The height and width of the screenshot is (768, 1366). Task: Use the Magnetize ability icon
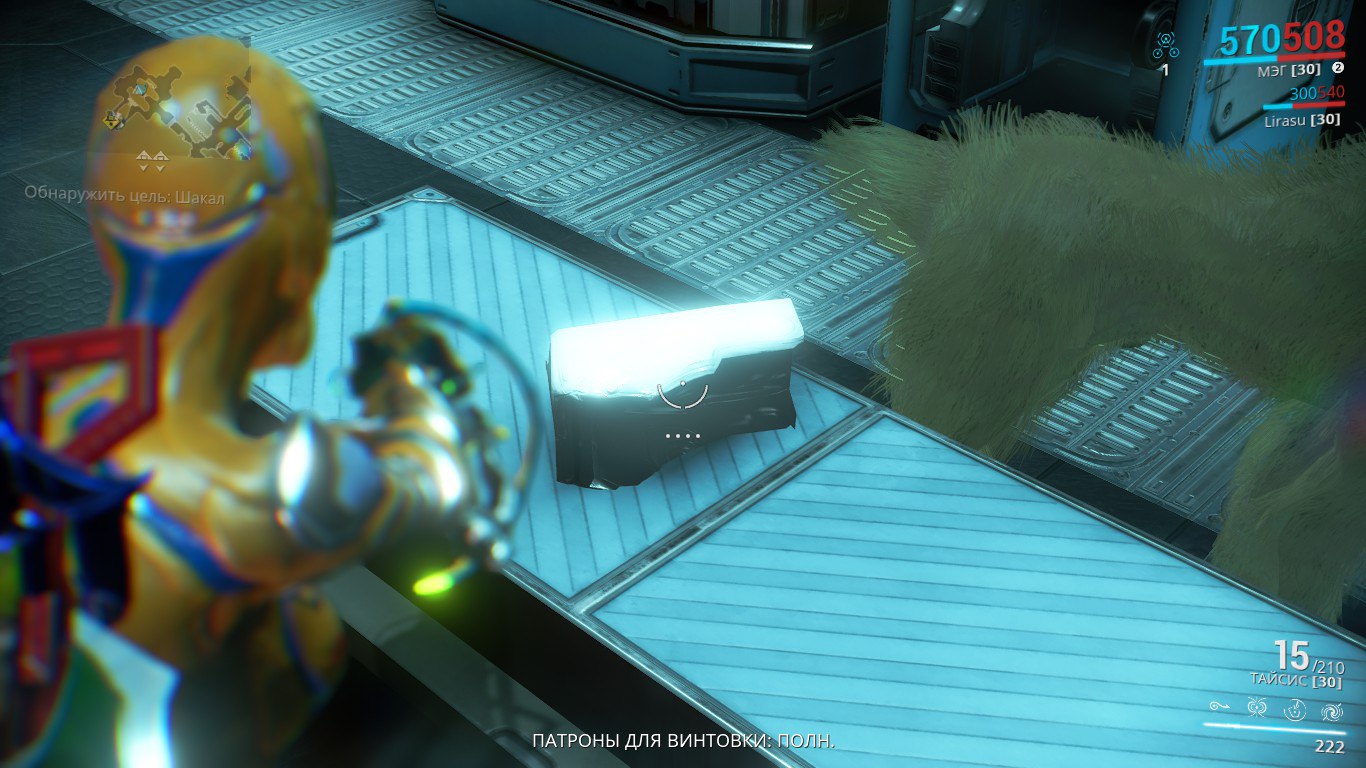1258,709
